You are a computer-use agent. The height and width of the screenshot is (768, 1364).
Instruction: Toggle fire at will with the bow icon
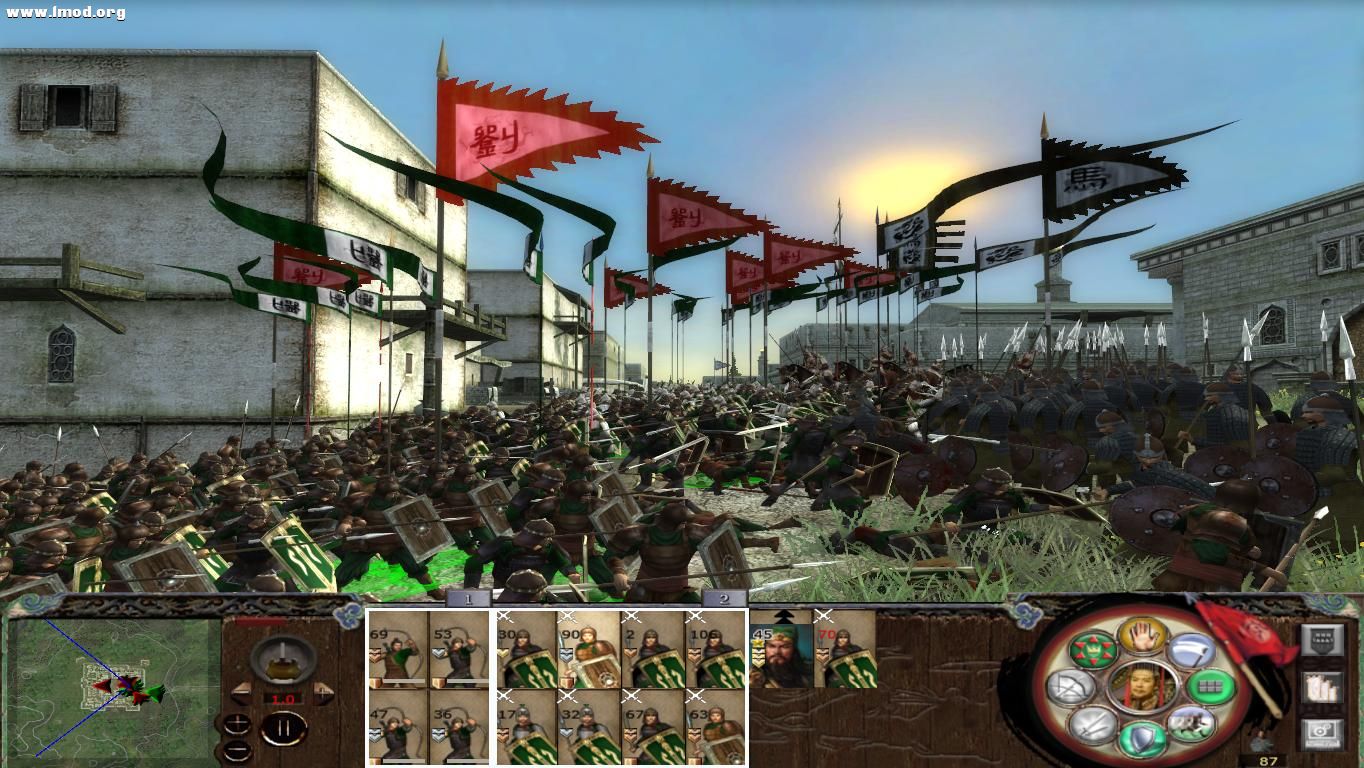[1069, 686]
